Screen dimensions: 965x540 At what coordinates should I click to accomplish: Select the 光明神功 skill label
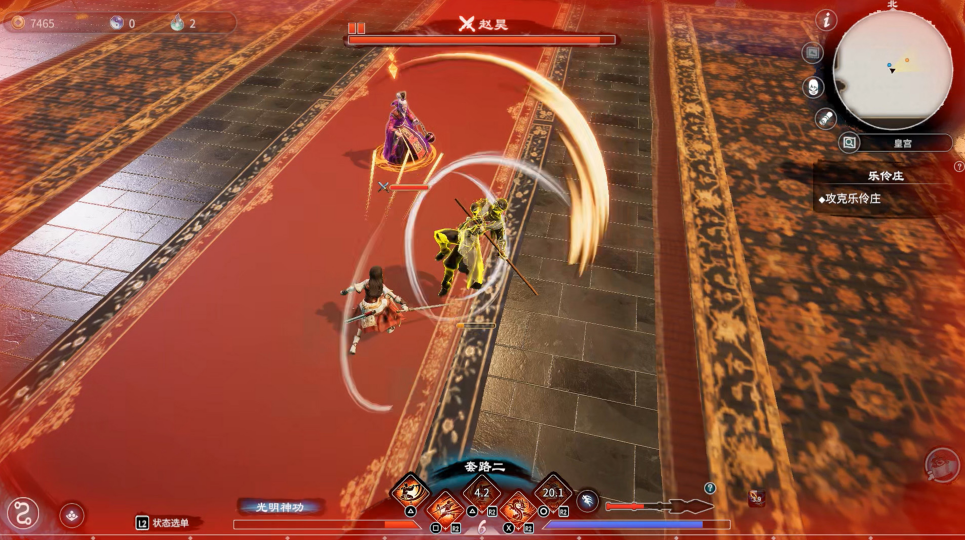point(281,507)
